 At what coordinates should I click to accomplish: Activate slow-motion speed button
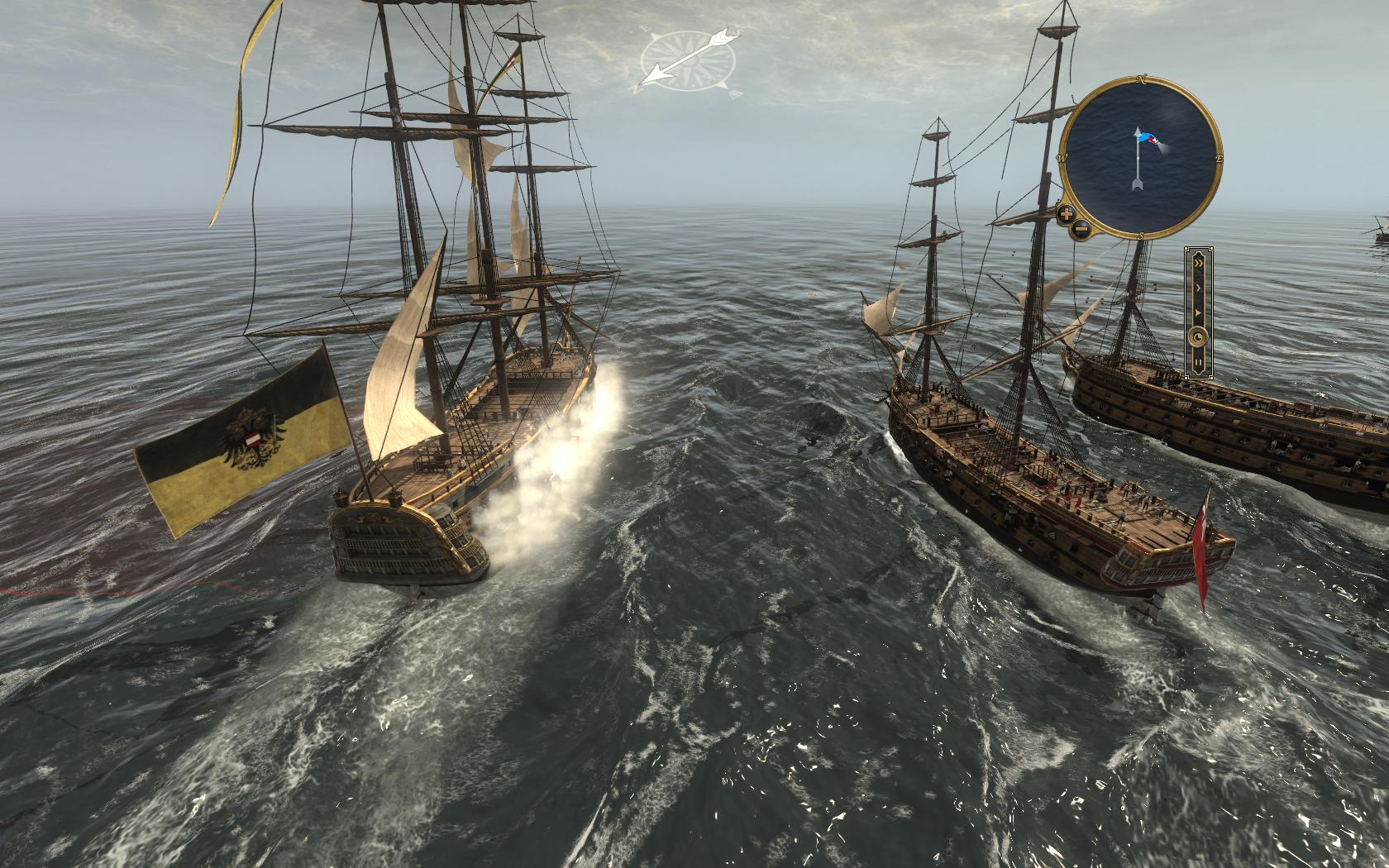pyautogui.click(x=1197, y=337)
